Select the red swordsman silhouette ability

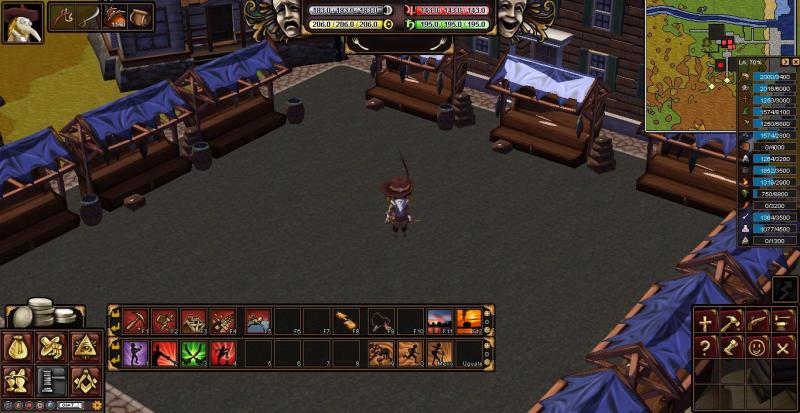coord(165,352)
